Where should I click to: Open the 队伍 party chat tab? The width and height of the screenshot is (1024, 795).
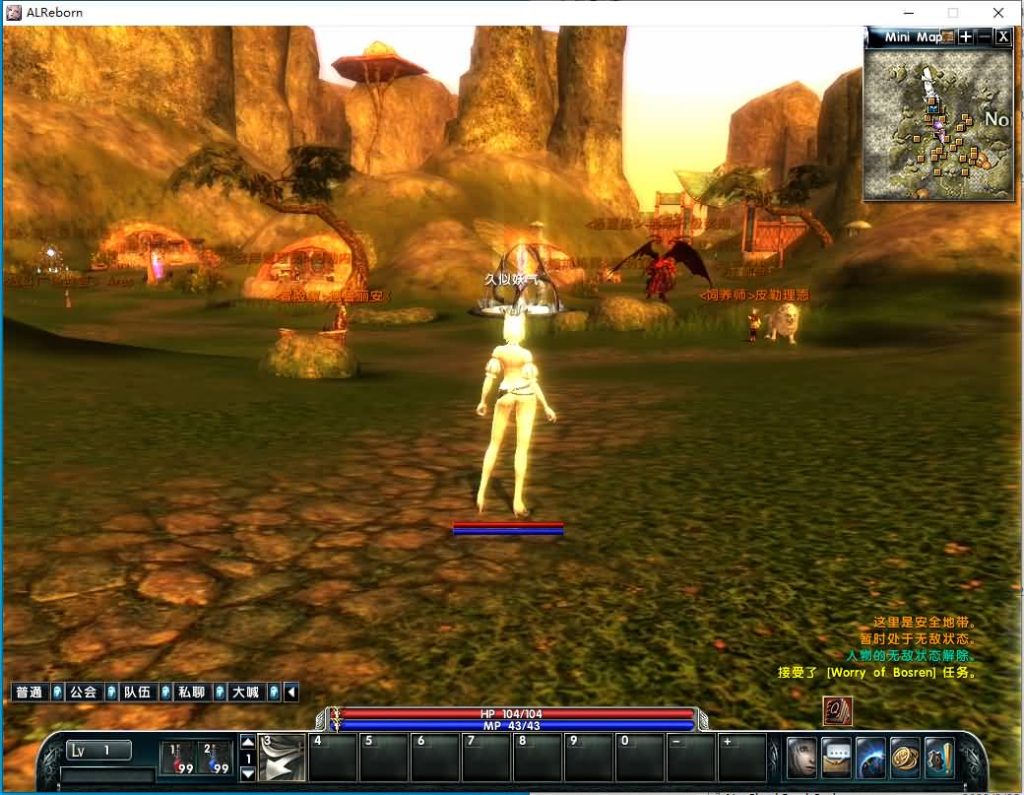[x=137, y=692]
